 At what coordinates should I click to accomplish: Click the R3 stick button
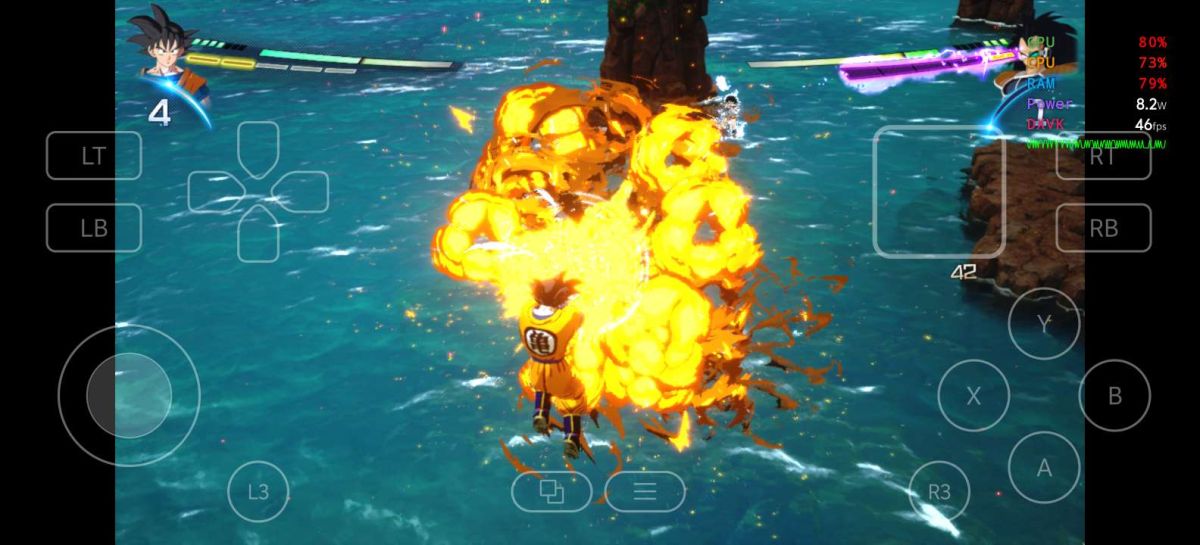939,492
